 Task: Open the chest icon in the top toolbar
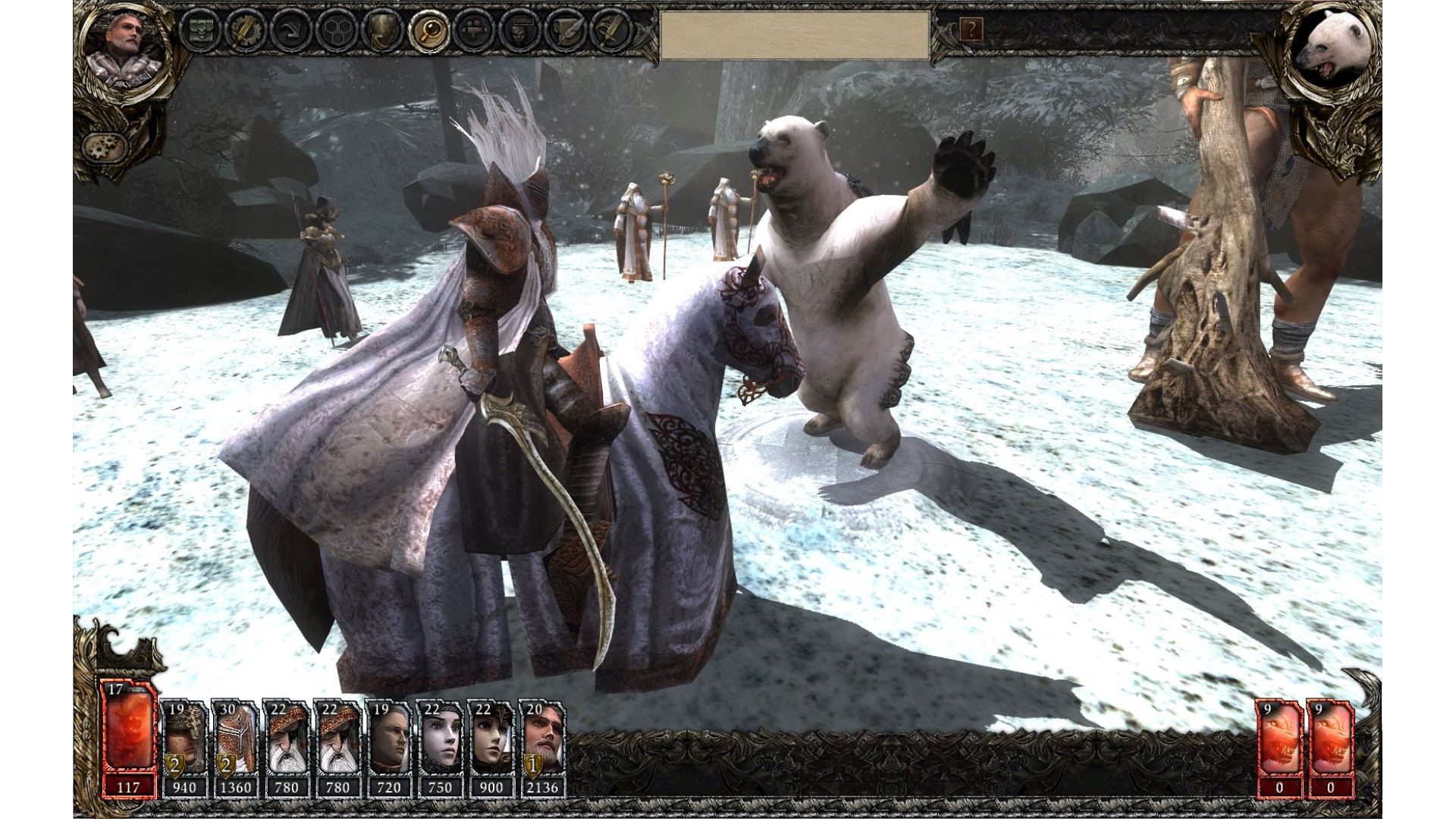tap(202, 30)
